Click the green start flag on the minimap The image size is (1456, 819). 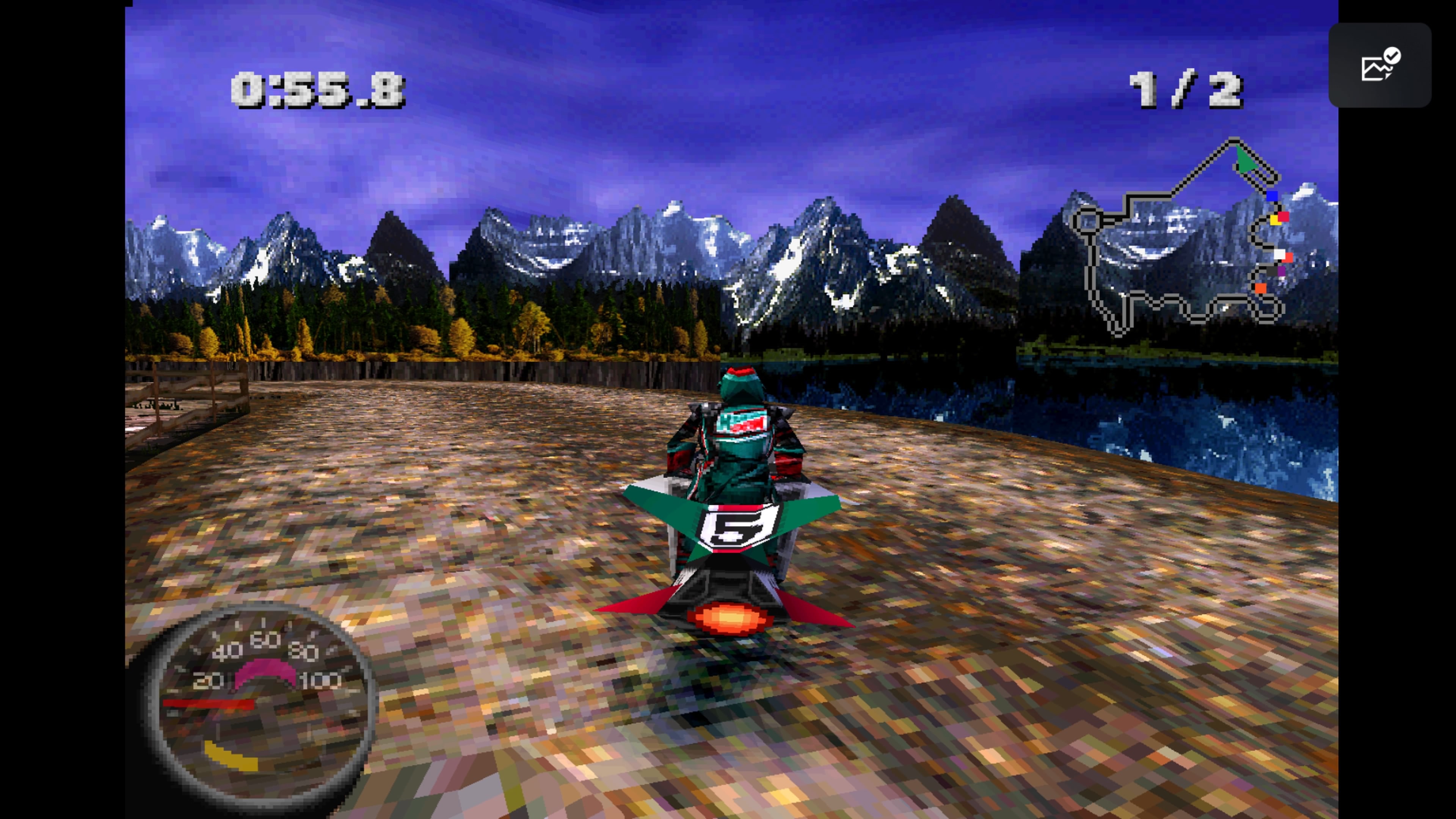click(1246, 159)
